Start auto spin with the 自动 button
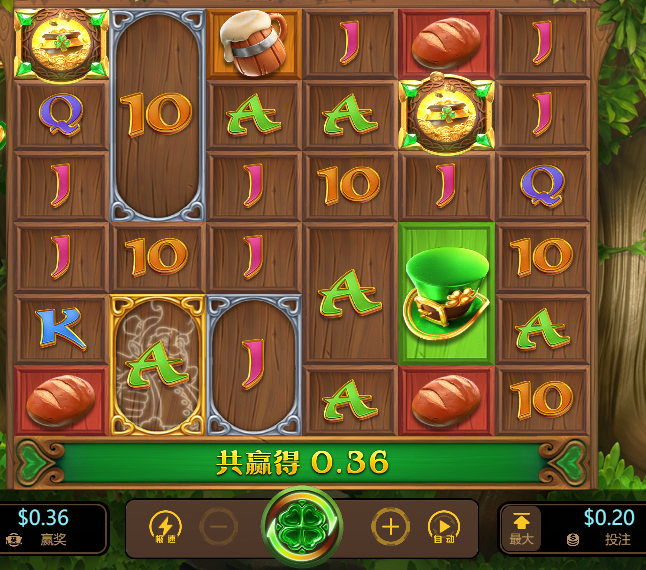The height and width of the screenshot is (570, 646). [x=443, y=527]
